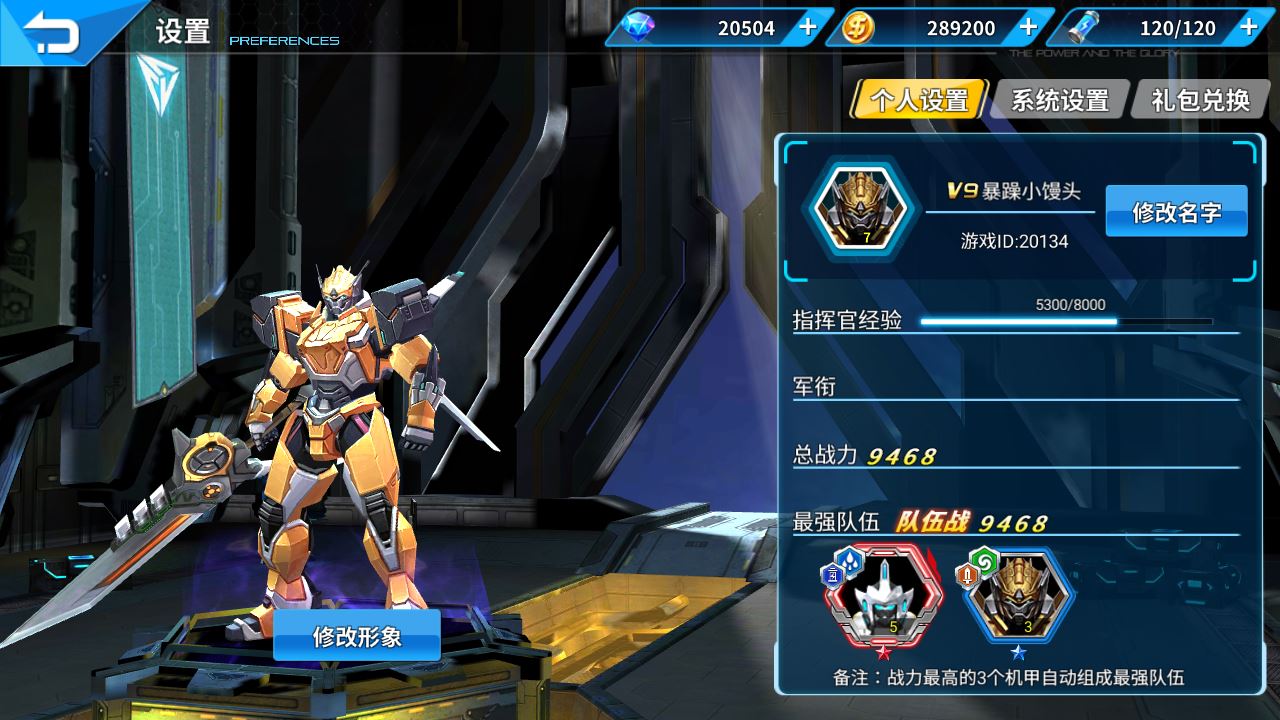Choose the white mecha team portrait
The width and height of the screenshot is (1280, 720).
882,598
